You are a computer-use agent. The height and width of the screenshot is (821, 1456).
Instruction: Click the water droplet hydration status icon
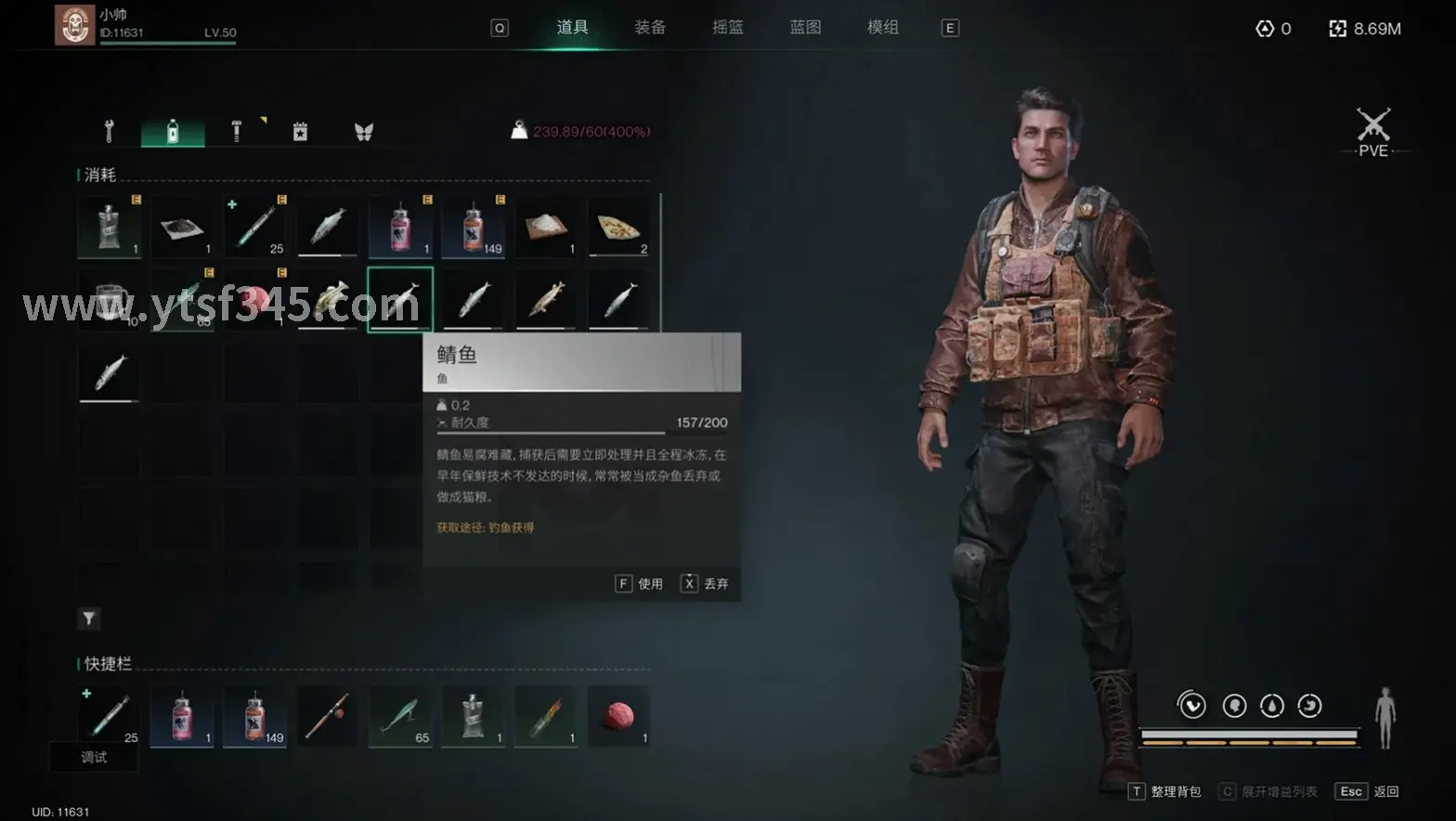pos(1272,704)
